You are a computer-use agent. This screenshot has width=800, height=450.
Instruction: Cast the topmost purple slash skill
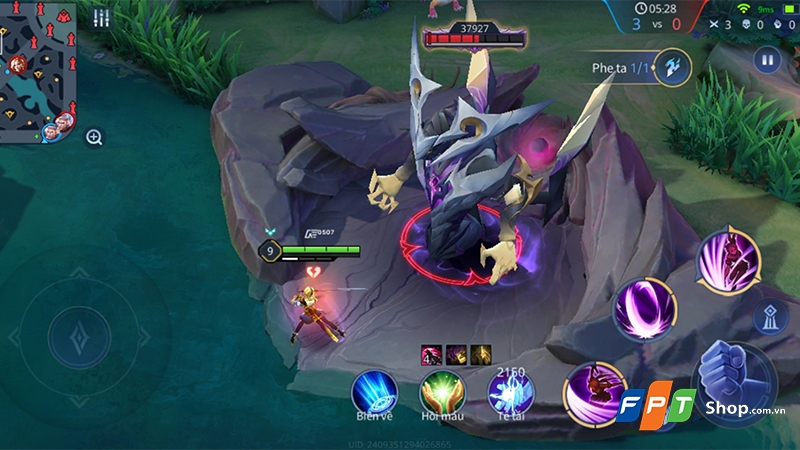[727, 262]
